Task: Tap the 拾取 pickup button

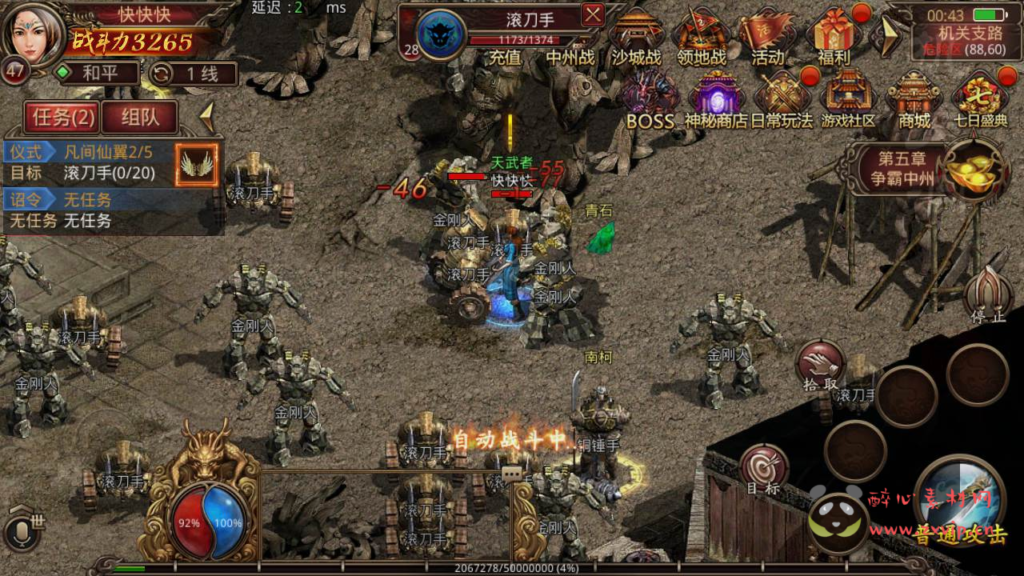Action: click(x=820, y=366)
